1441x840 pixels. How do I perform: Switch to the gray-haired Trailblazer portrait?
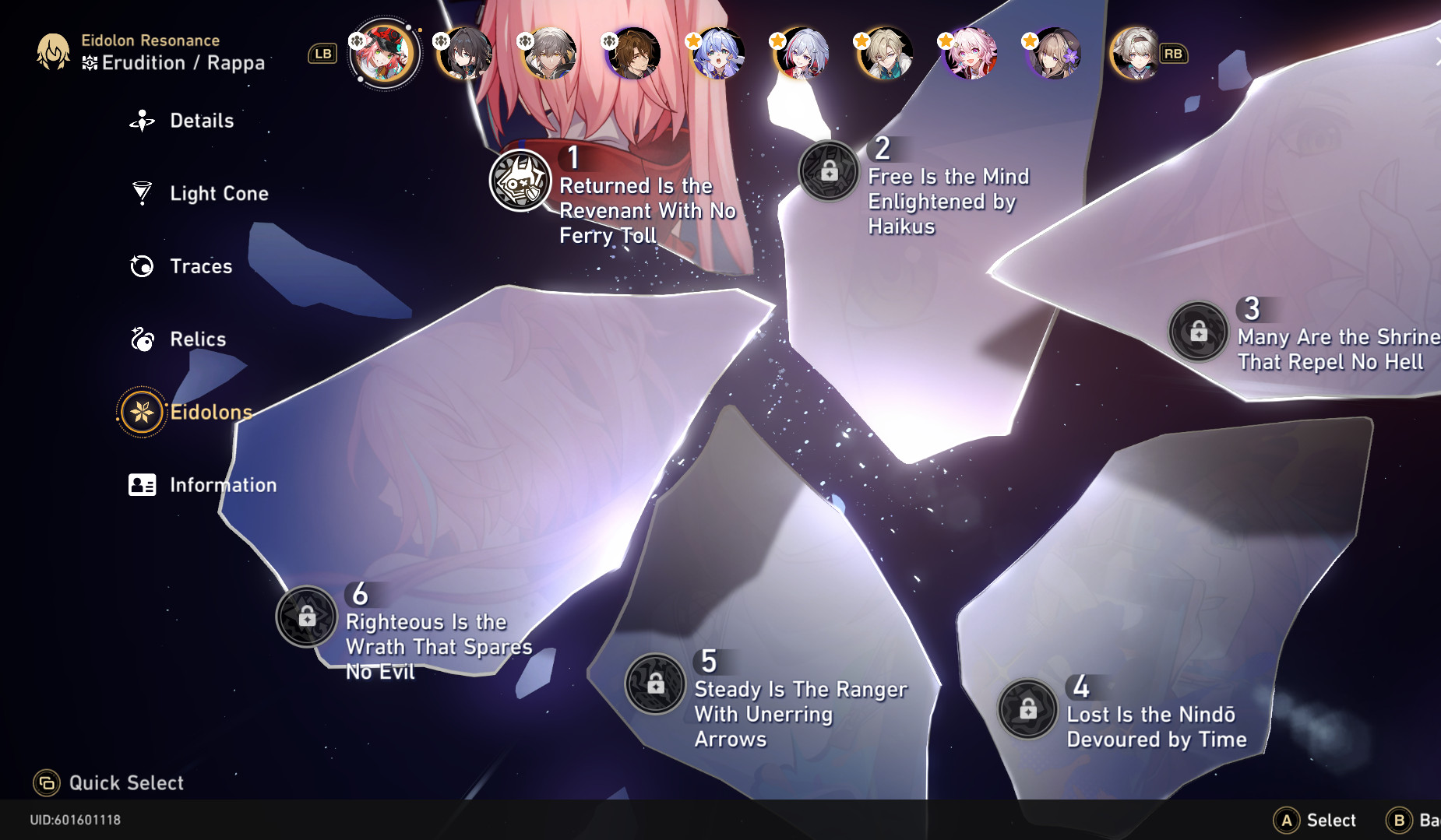pyautogui.click(x=550, y=54)
